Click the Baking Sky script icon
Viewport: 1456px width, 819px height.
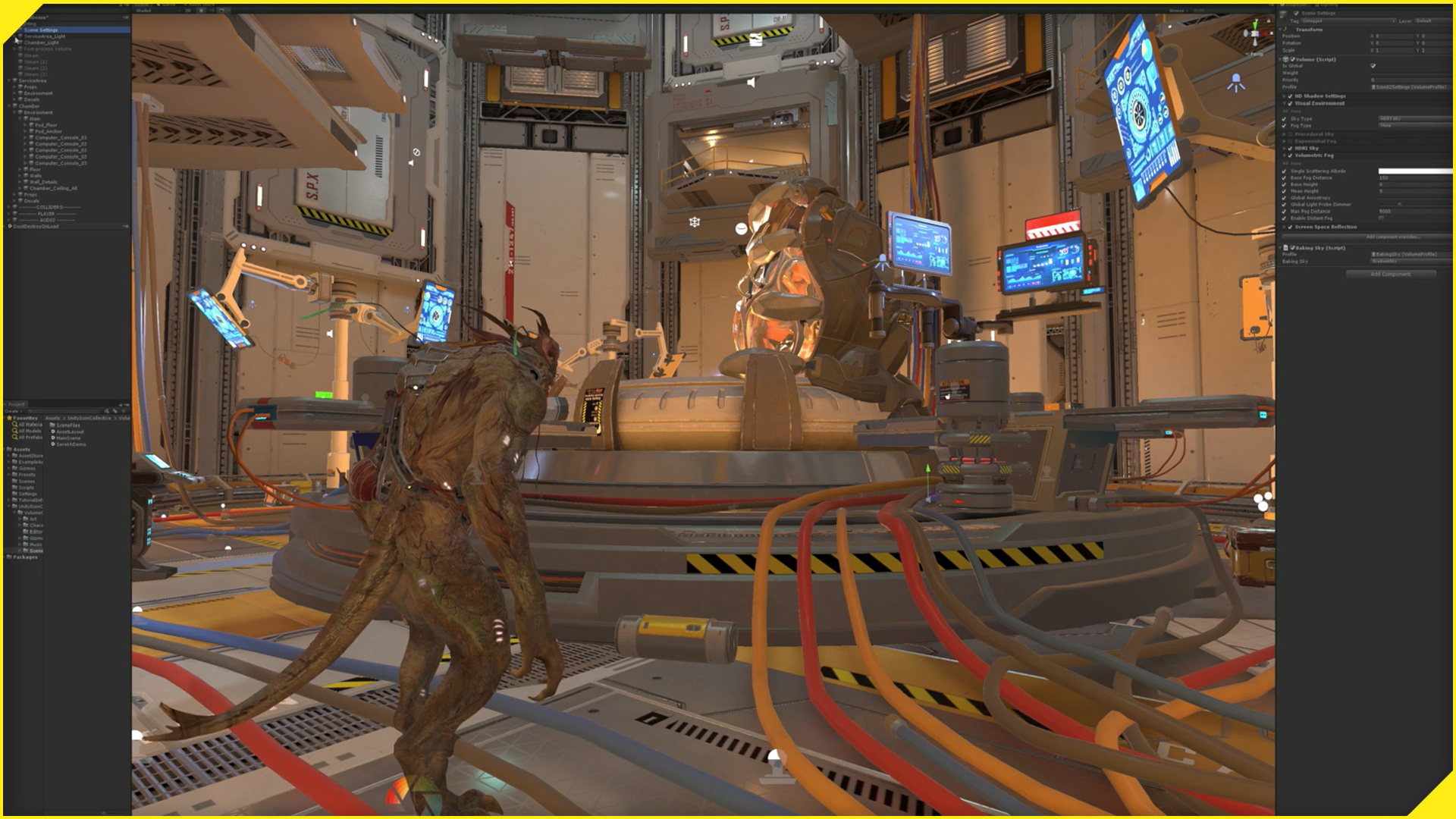click(x=1287, y=248)
